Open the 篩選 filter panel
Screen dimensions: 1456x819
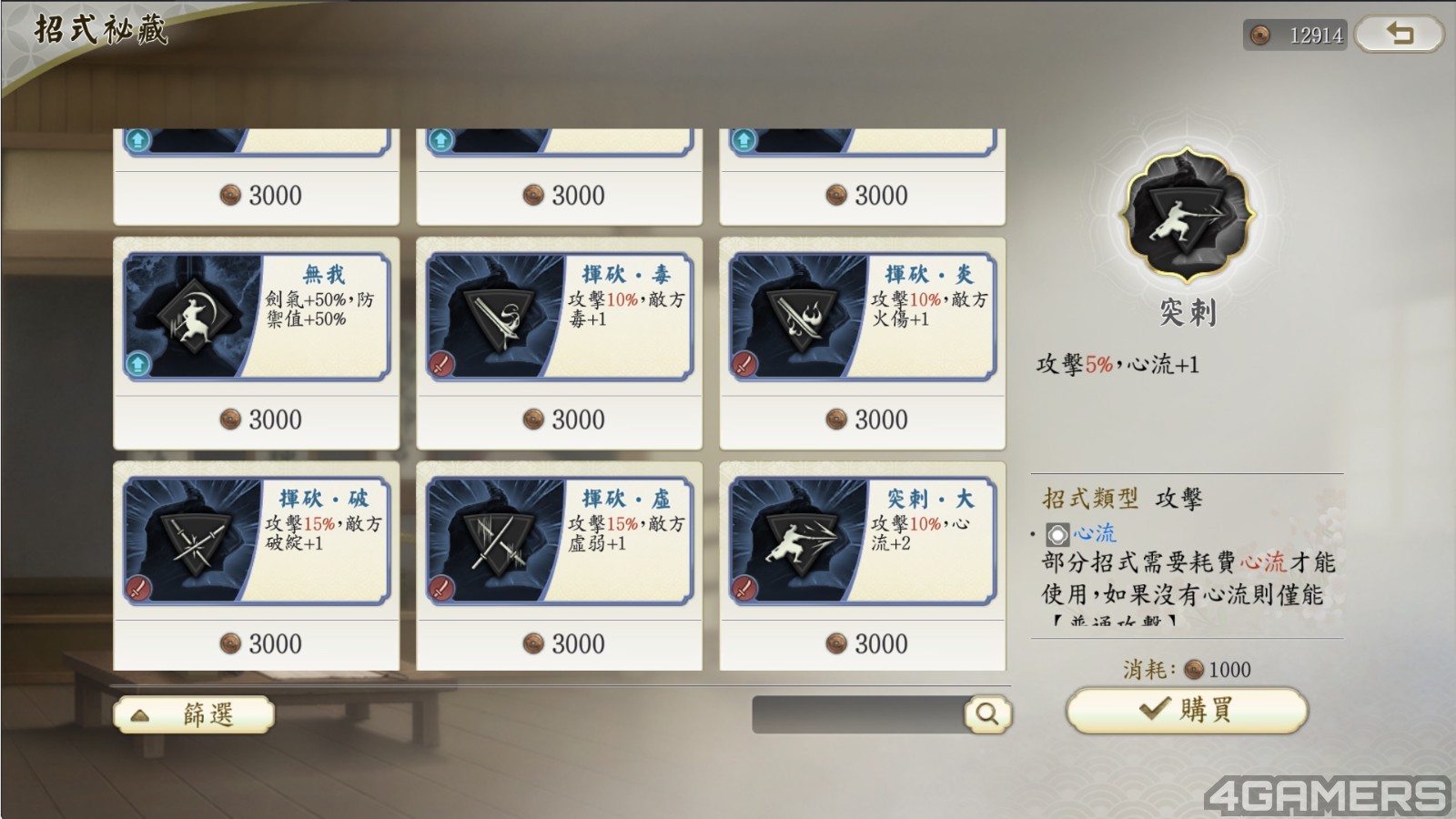coord(193,714)
